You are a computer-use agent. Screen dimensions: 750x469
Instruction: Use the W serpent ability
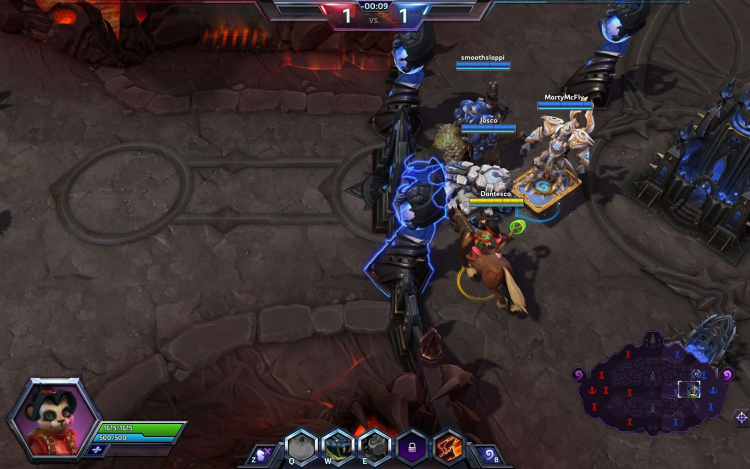[x=338, y=446]
